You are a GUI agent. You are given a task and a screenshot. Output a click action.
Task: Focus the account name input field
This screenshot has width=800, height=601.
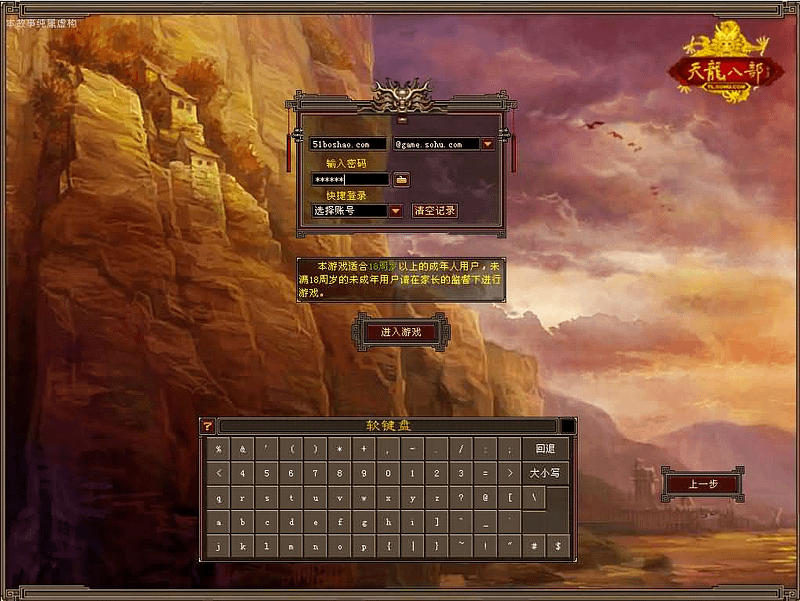coord(348,144)
